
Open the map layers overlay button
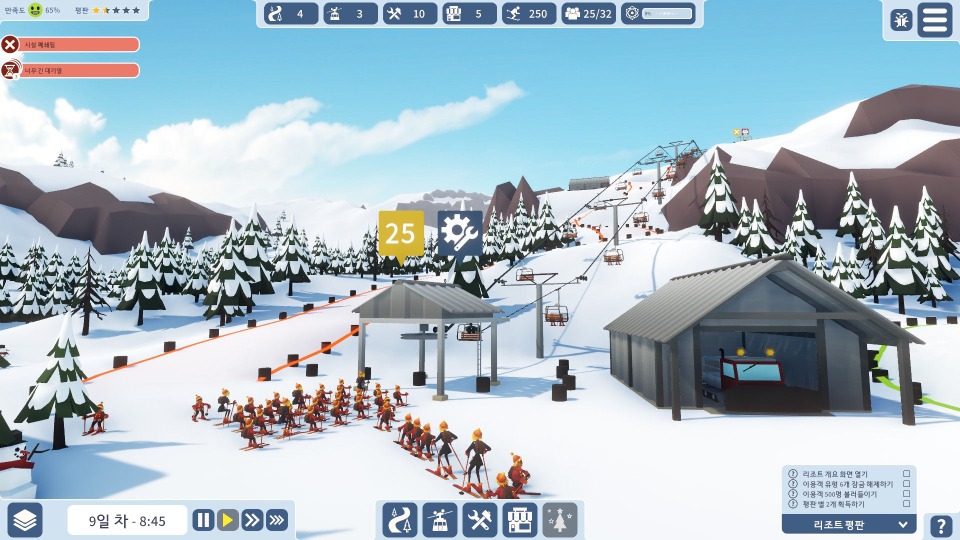click(x=26, y=520)
